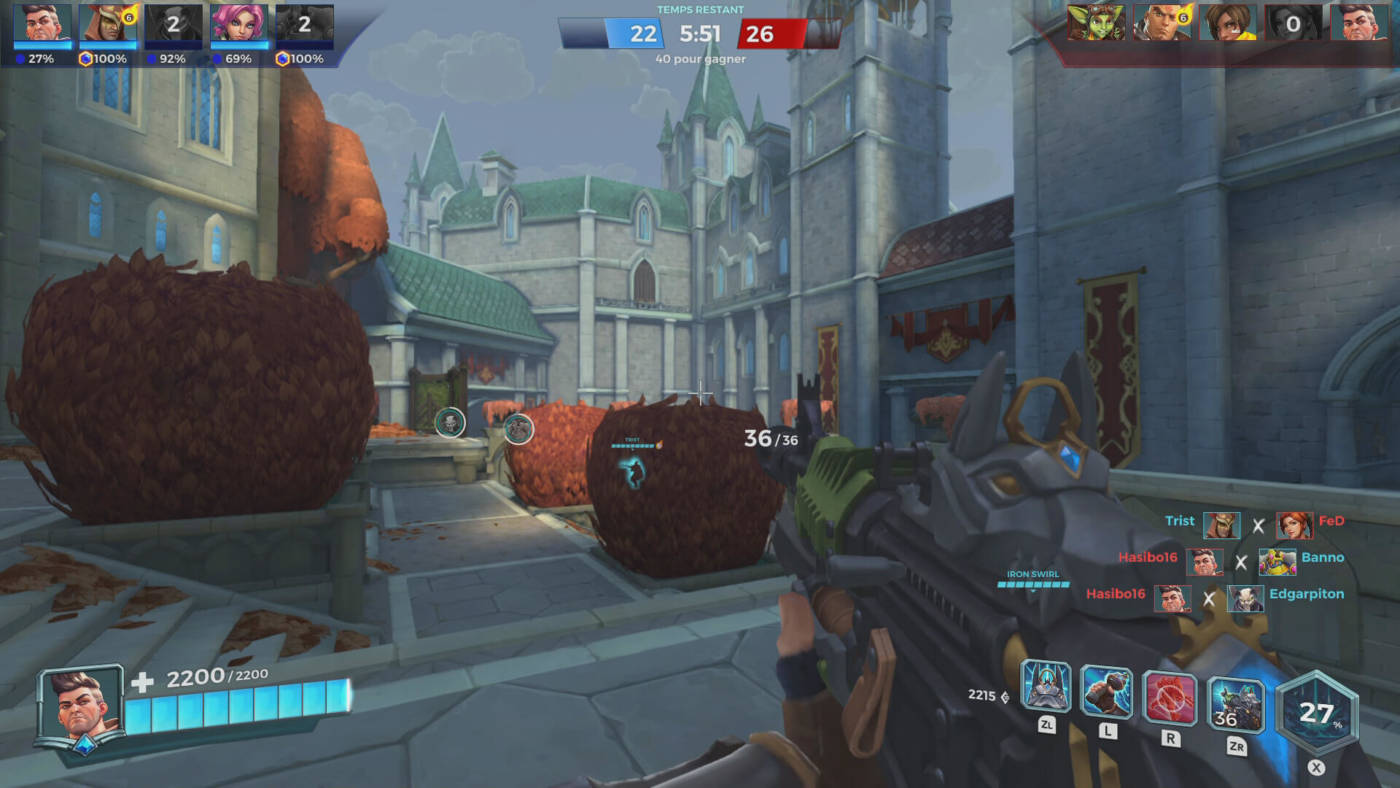Activate the helmet ability bound to ZL

click(1046, 687)
